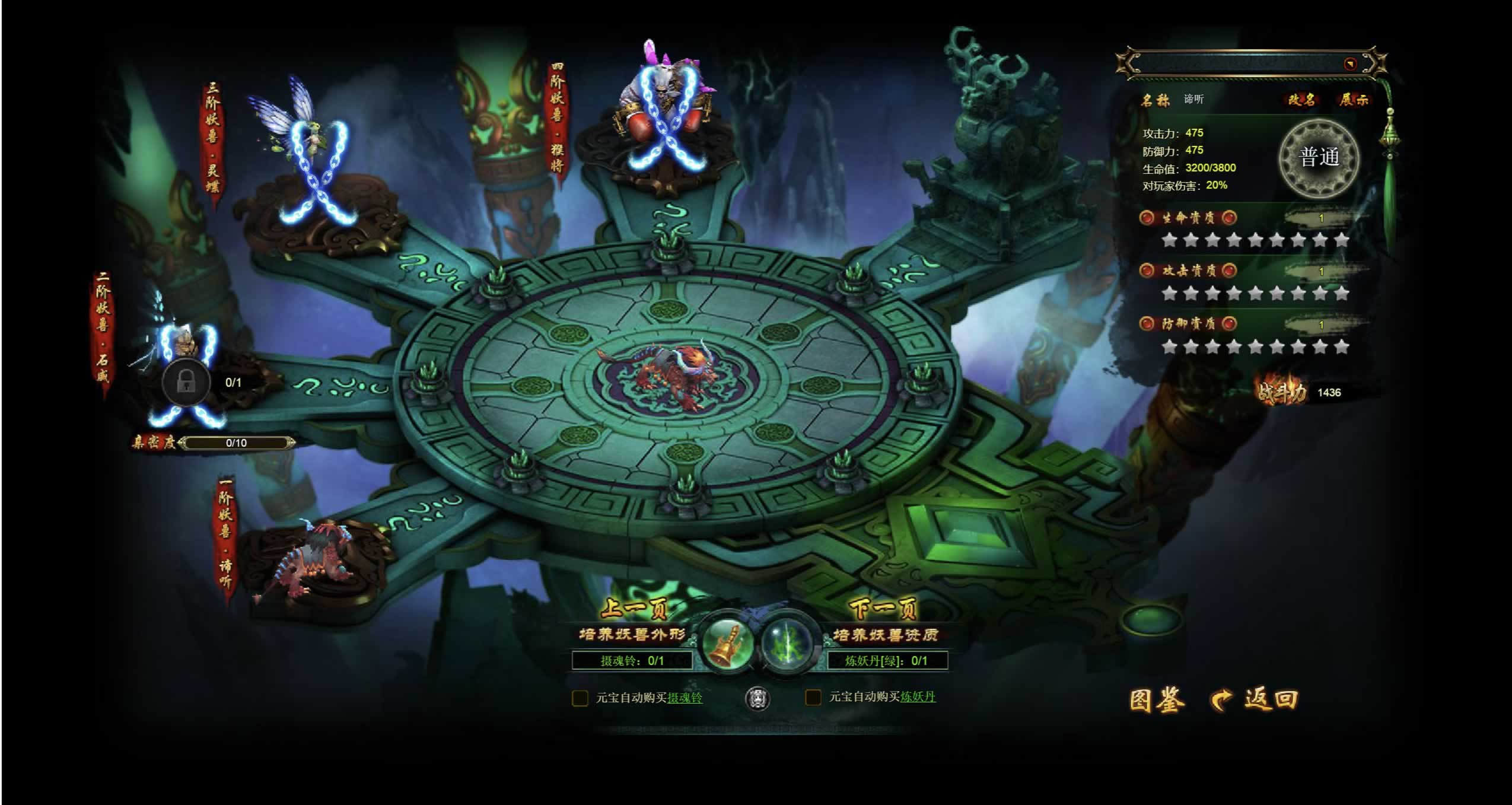Viewport: 1512px width, 805px height.
Task: Open the 摄魂铃 item link
Action: [x=685, y=698]
